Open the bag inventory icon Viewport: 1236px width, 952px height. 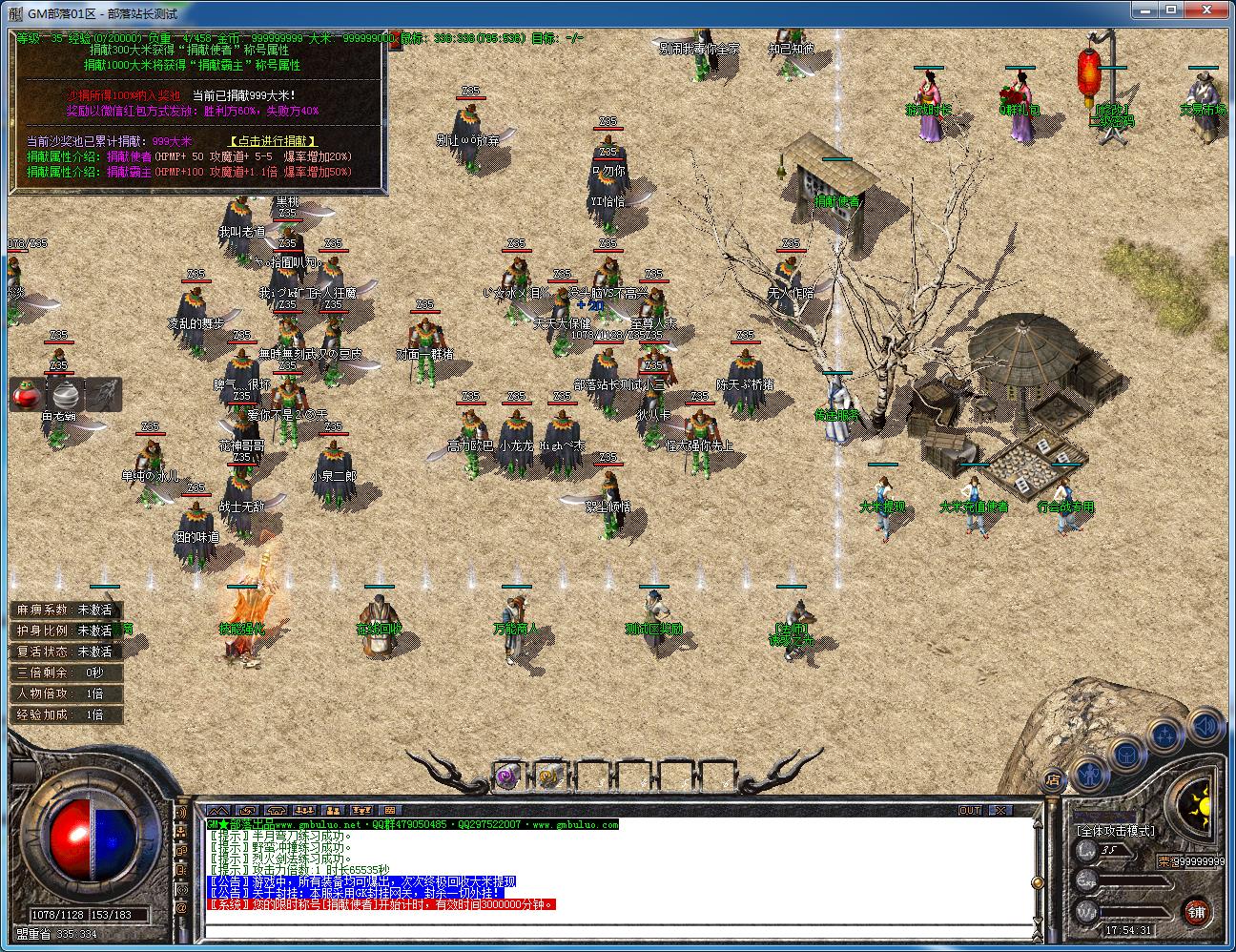pos(1126,755)
